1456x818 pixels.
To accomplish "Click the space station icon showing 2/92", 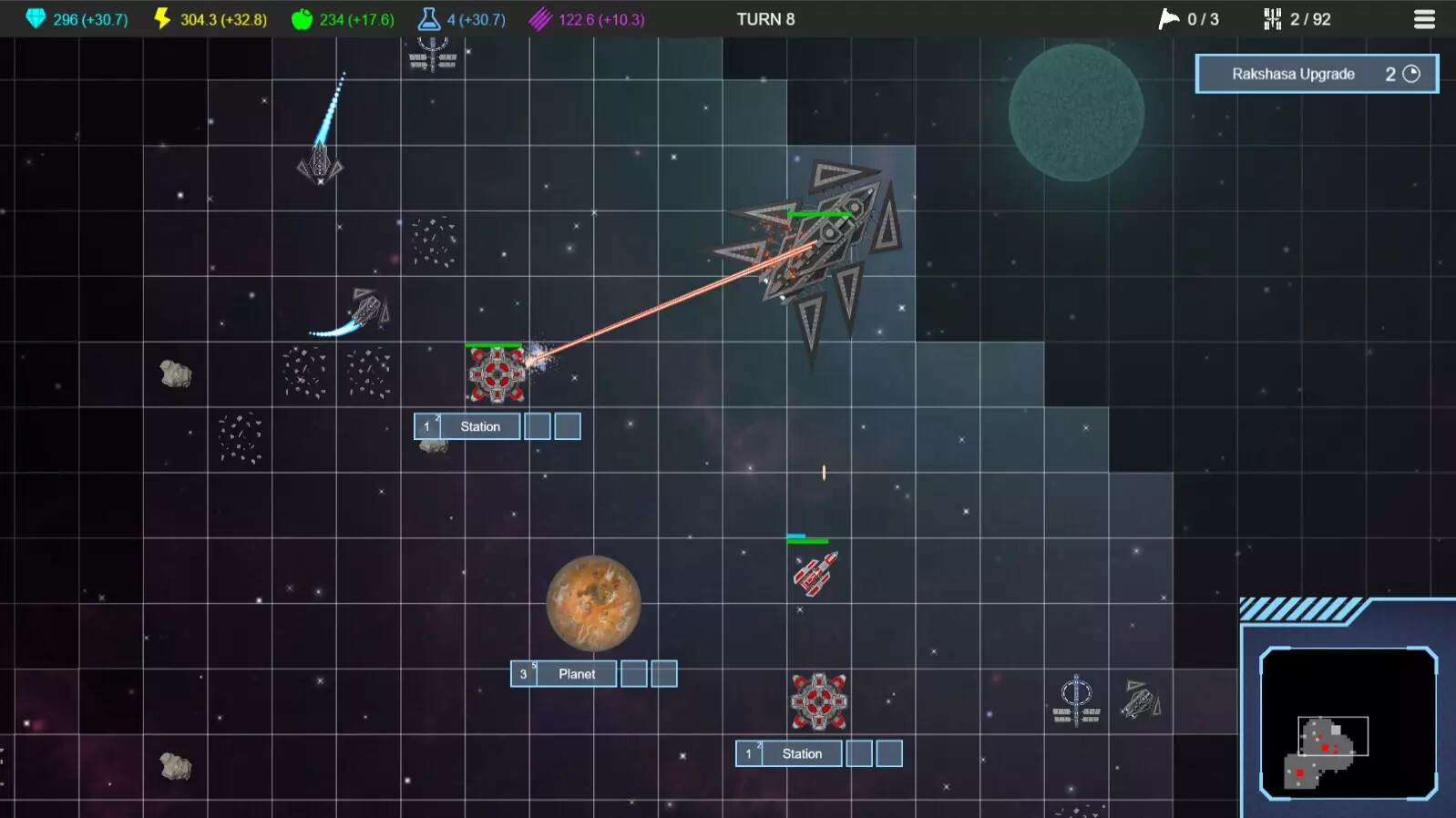I will 1272,17.
